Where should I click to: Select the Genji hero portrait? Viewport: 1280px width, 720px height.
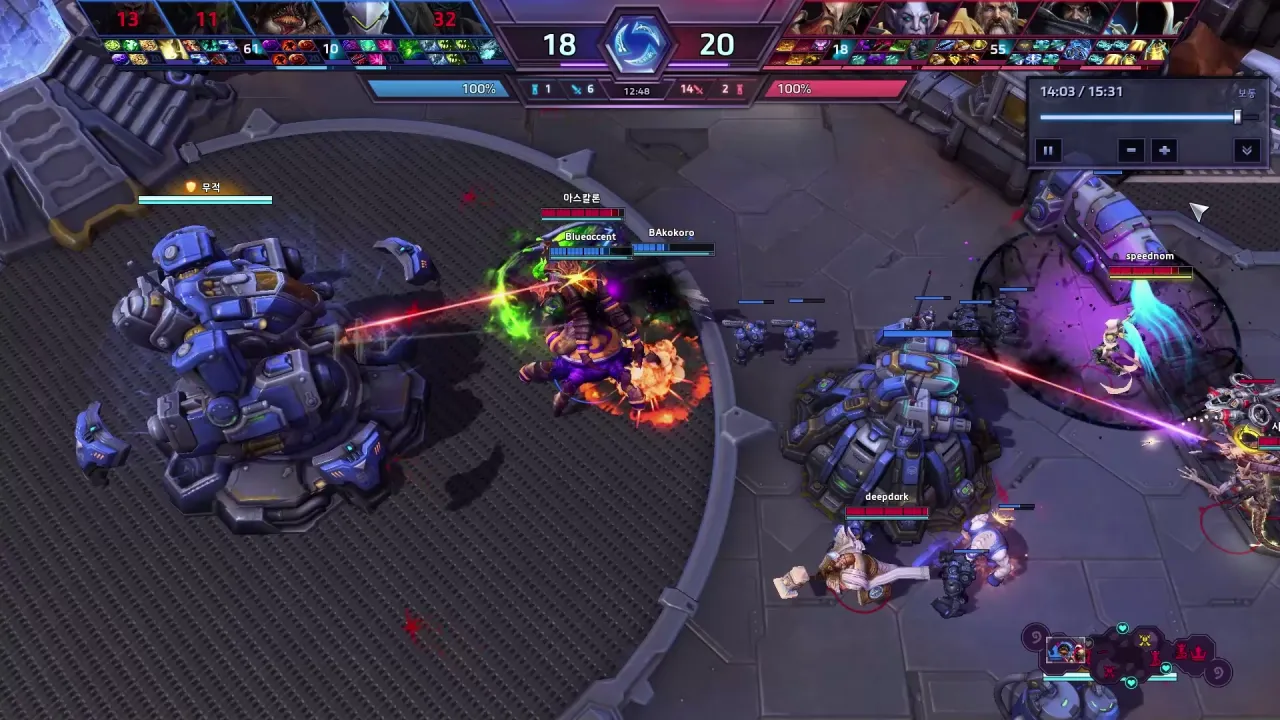[367, 19]
